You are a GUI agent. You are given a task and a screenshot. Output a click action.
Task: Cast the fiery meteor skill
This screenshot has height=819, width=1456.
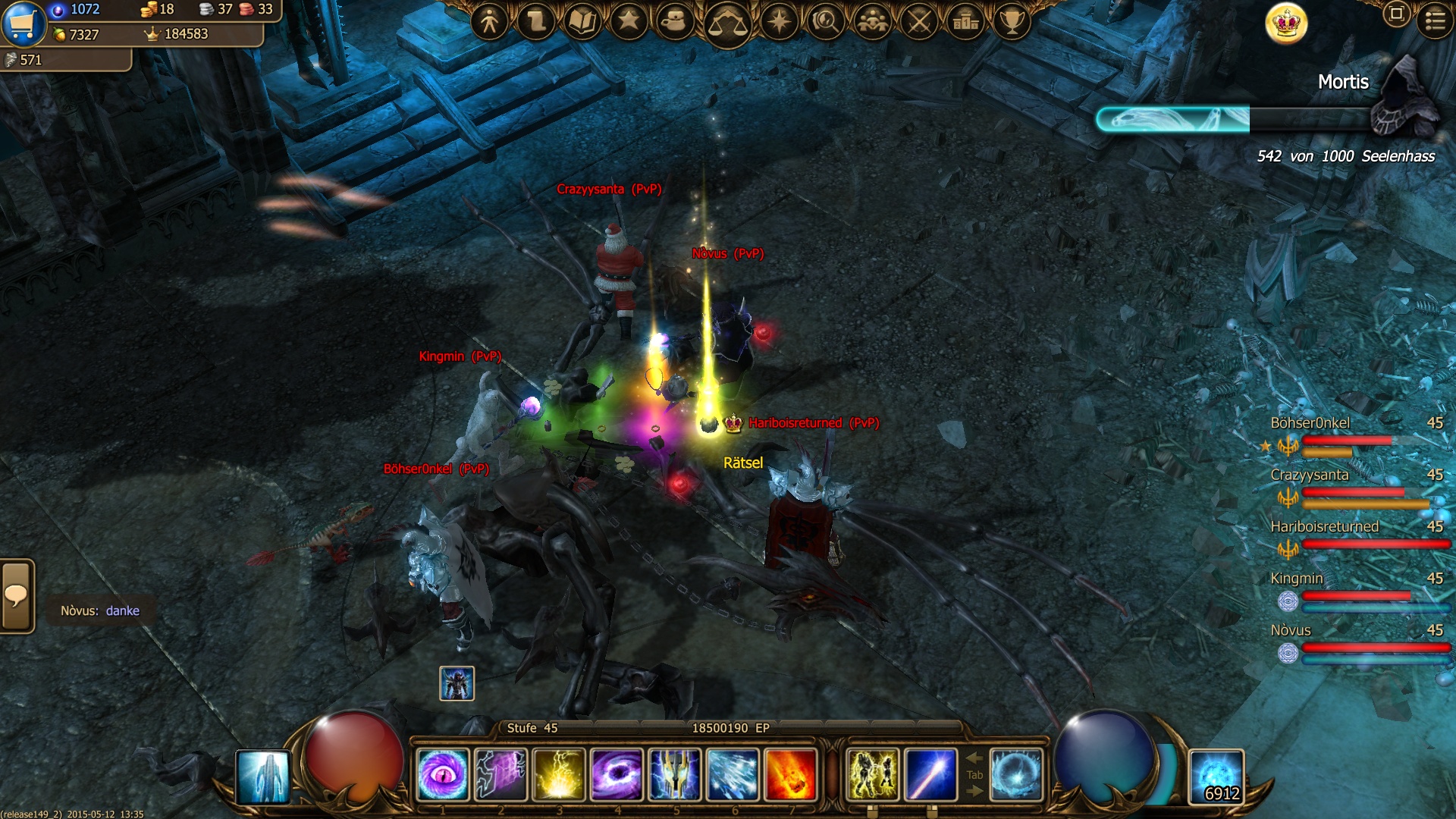pos(790,774)
